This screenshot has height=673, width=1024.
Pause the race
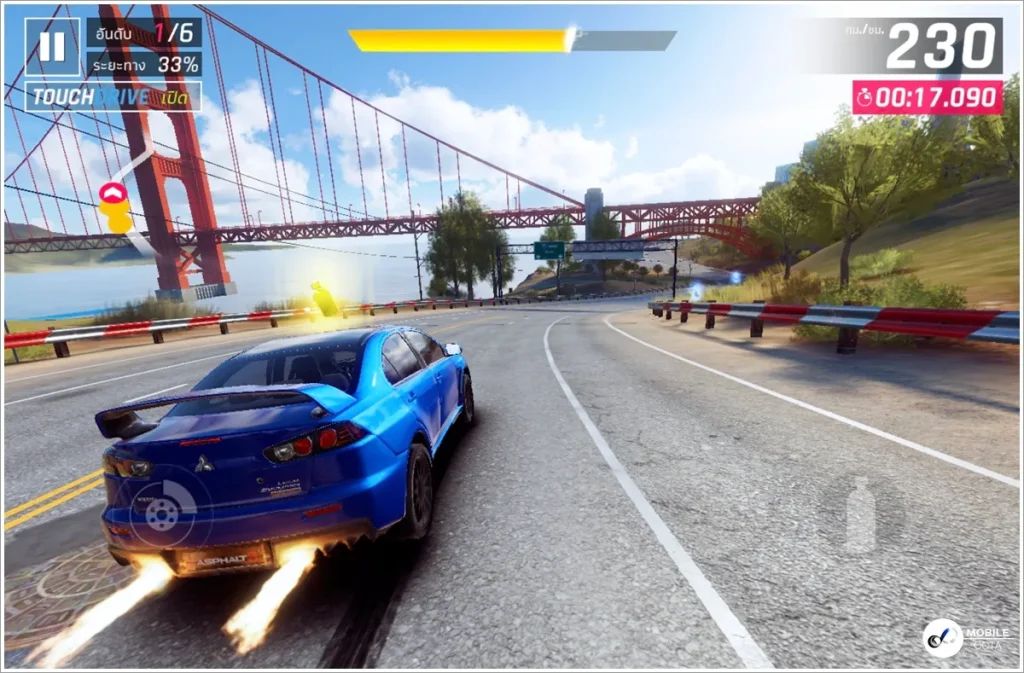click(x=52, y=47)
